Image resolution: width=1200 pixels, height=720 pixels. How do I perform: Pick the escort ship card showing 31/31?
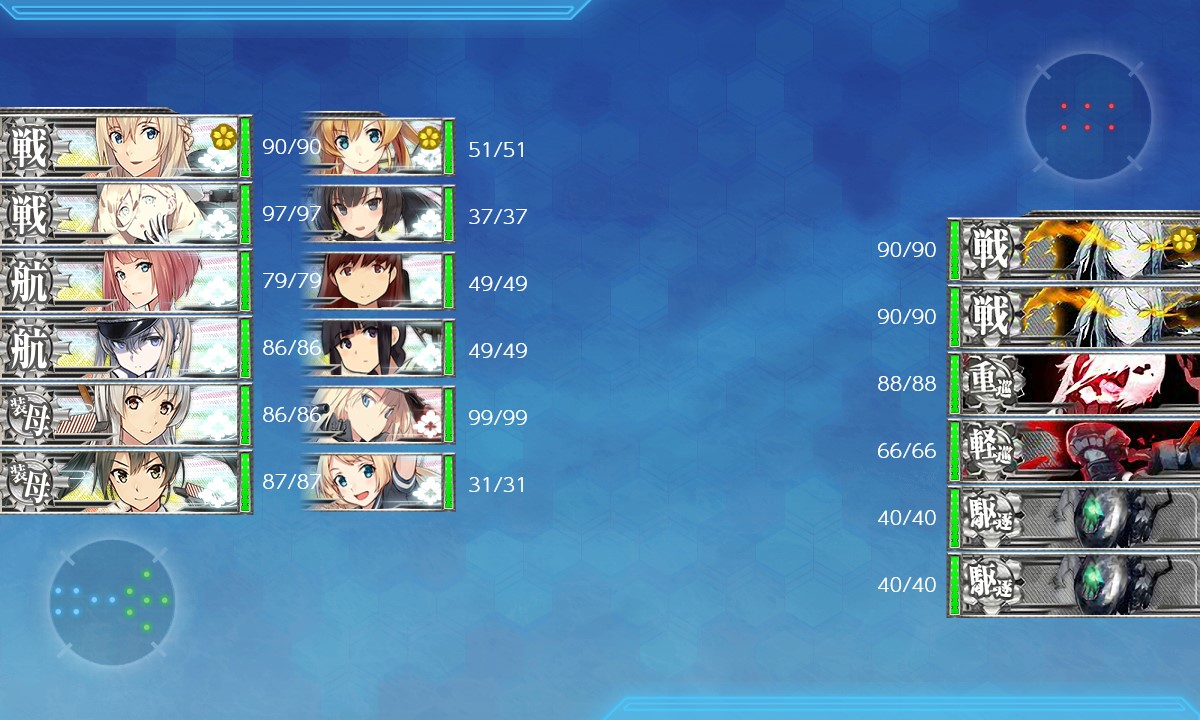[378, 483]
